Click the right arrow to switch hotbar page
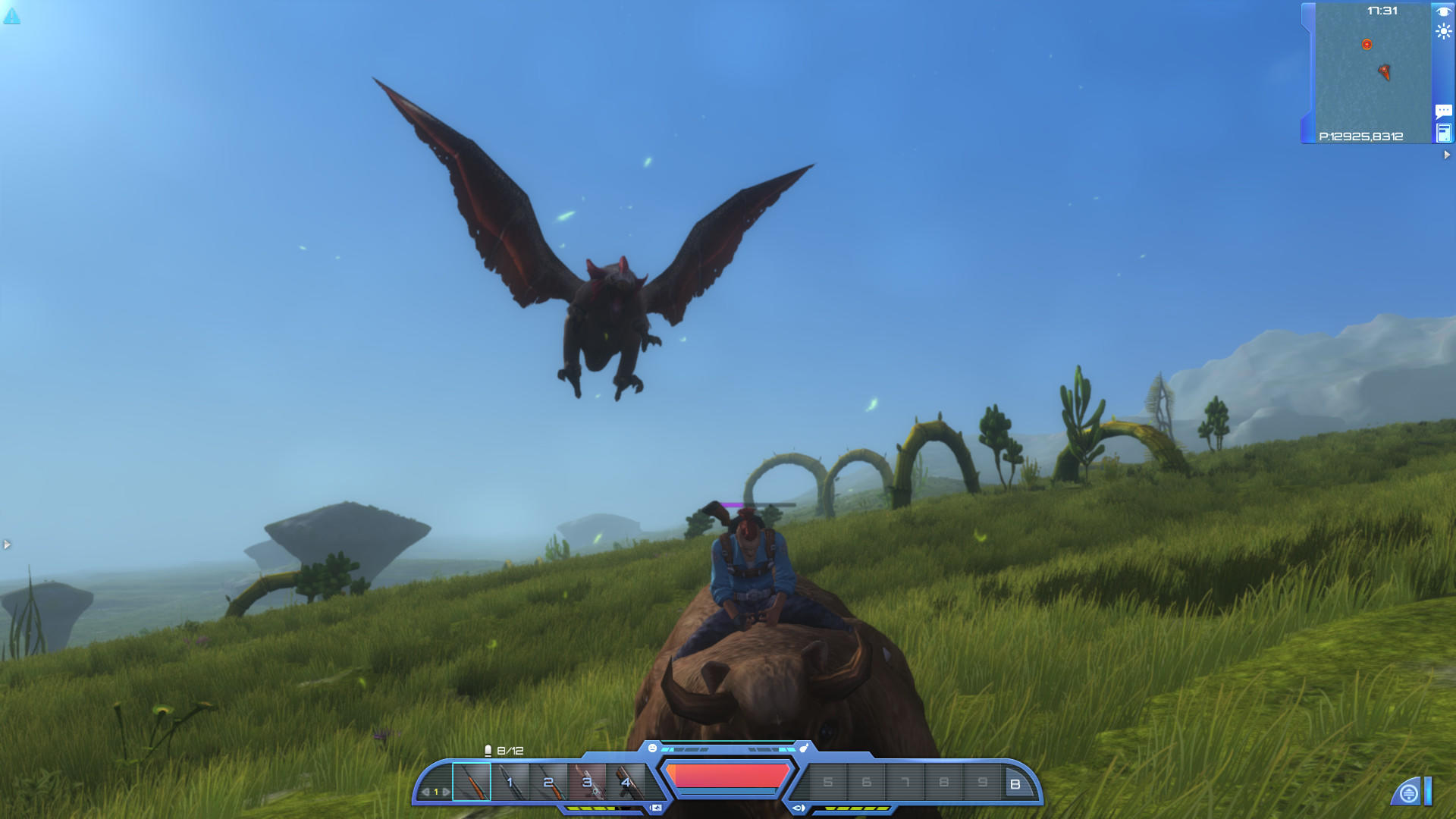The height and width of the screenshot is (819, 1456). pyautogui.click(x=447, y=791)
